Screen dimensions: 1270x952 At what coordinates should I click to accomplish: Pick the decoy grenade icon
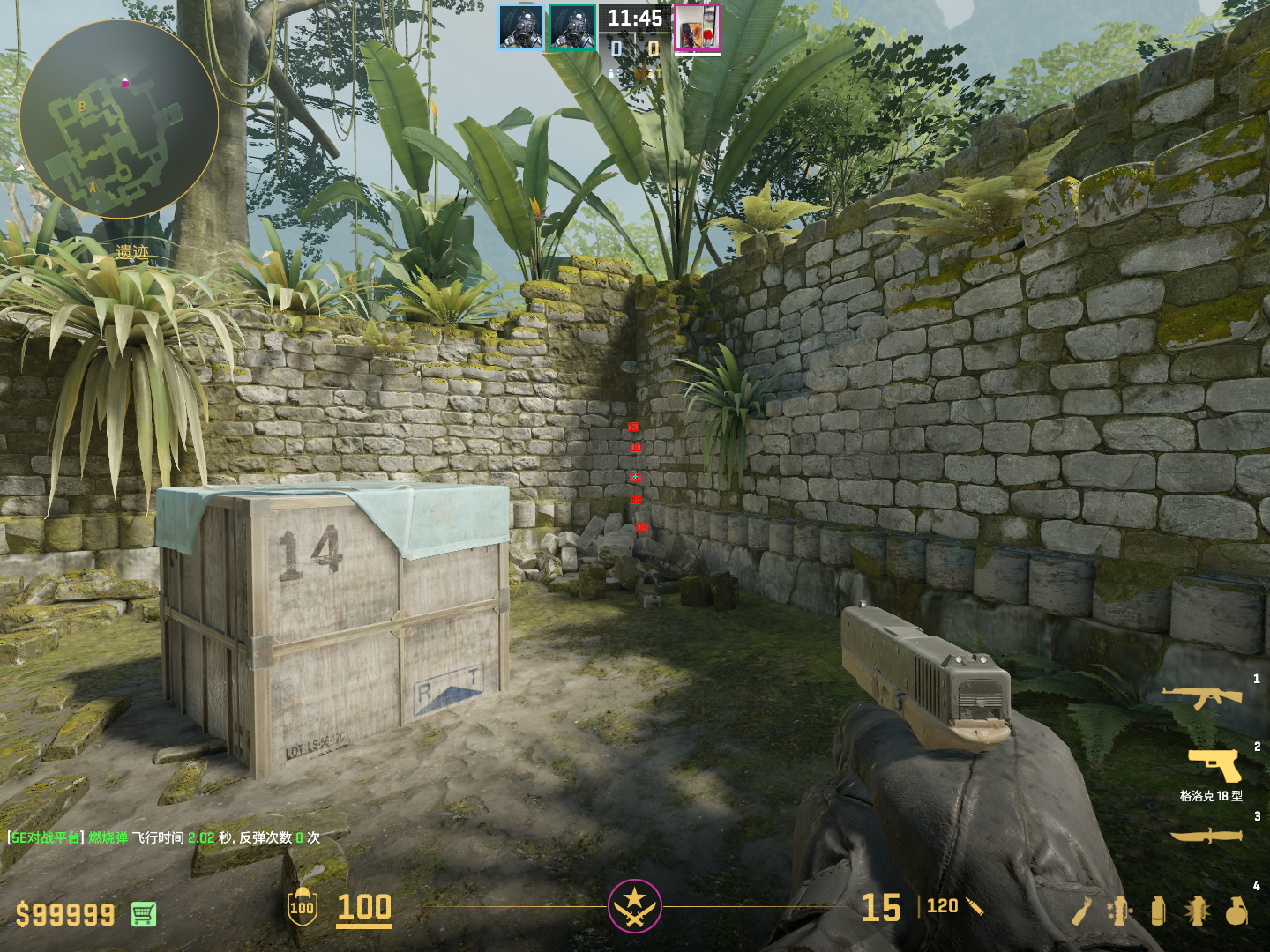(x=1119, y=911)
